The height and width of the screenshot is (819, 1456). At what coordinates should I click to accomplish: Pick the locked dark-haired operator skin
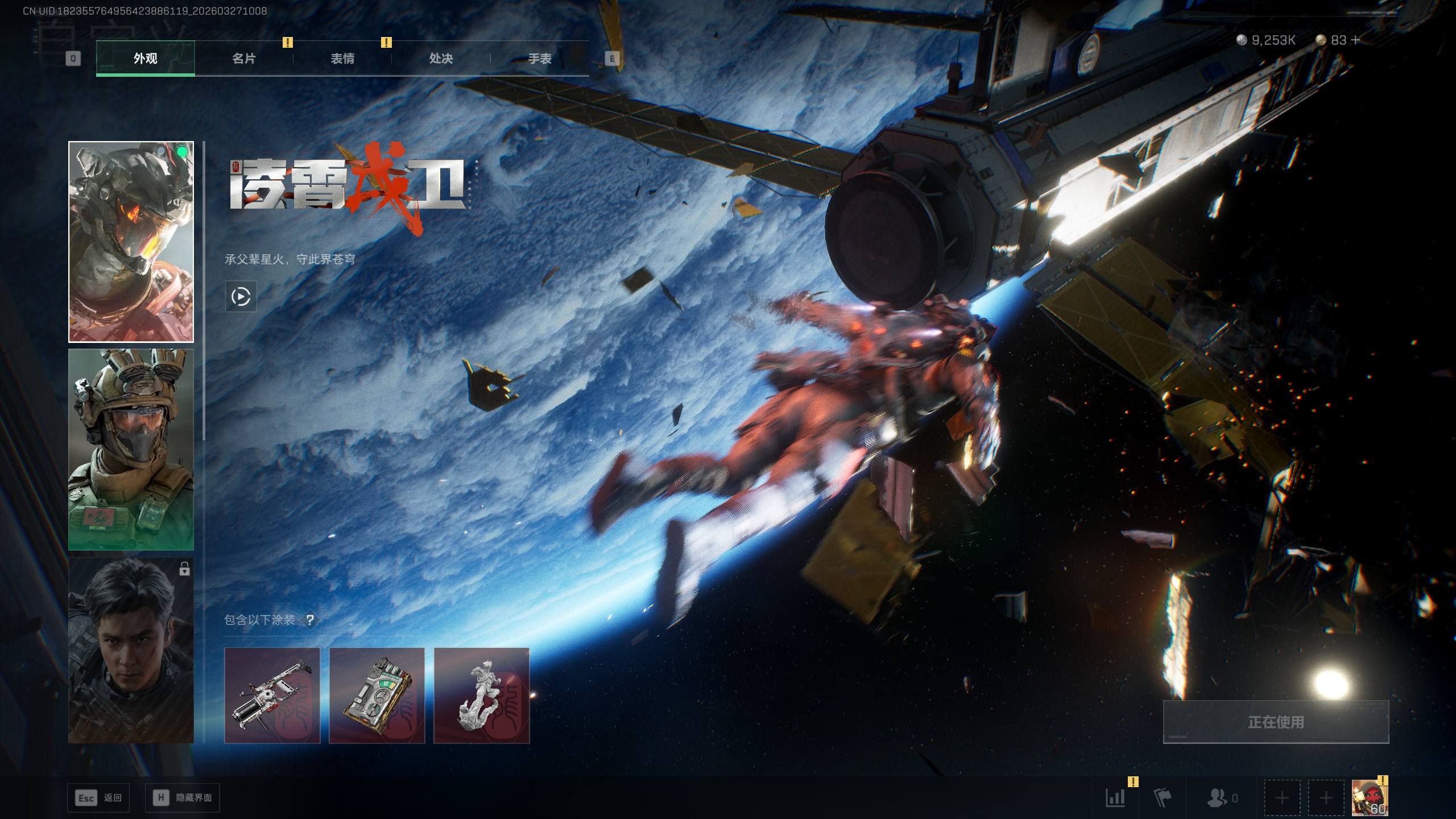[x=131, y=650]
